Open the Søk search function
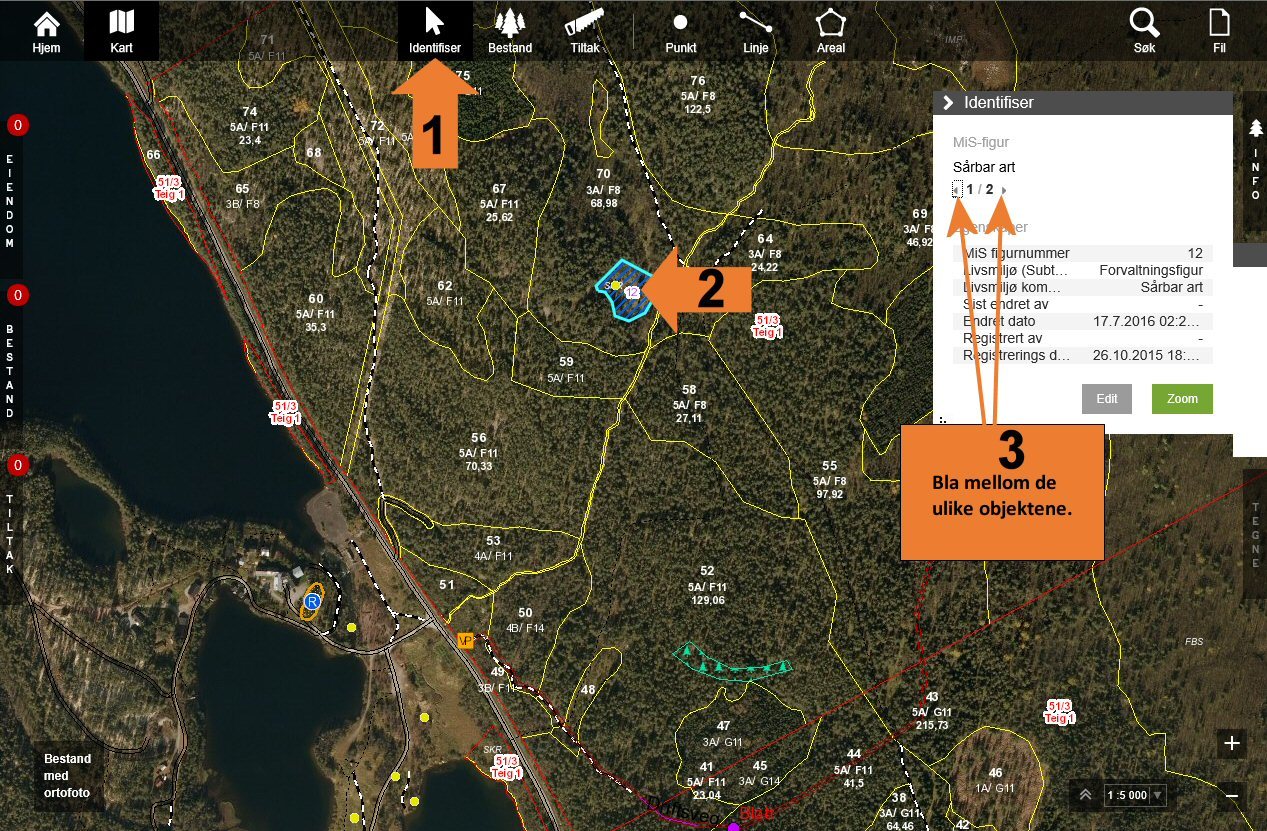 1144,30
